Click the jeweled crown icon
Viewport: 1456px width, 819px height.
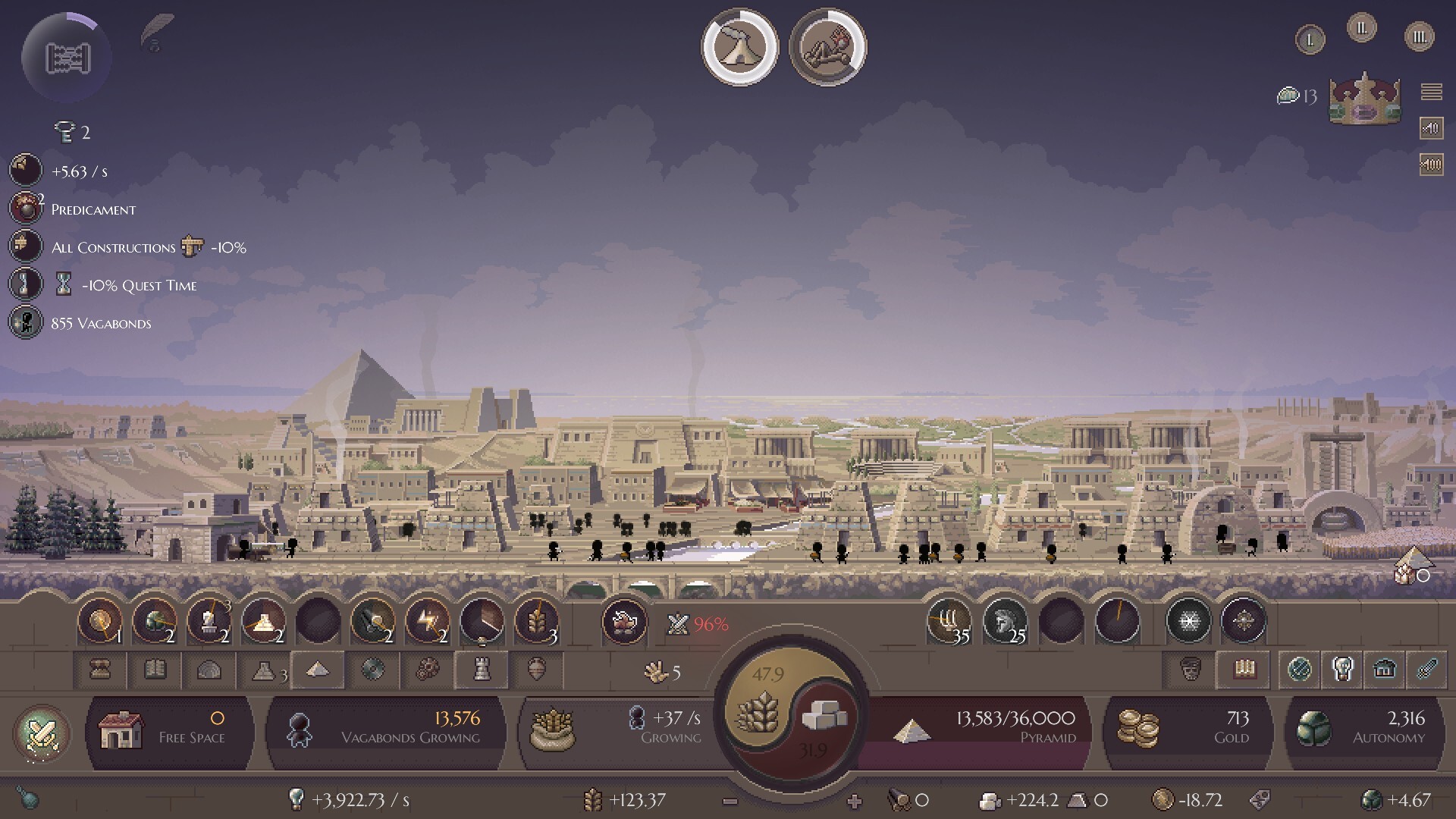click(x=1364, y=99)
